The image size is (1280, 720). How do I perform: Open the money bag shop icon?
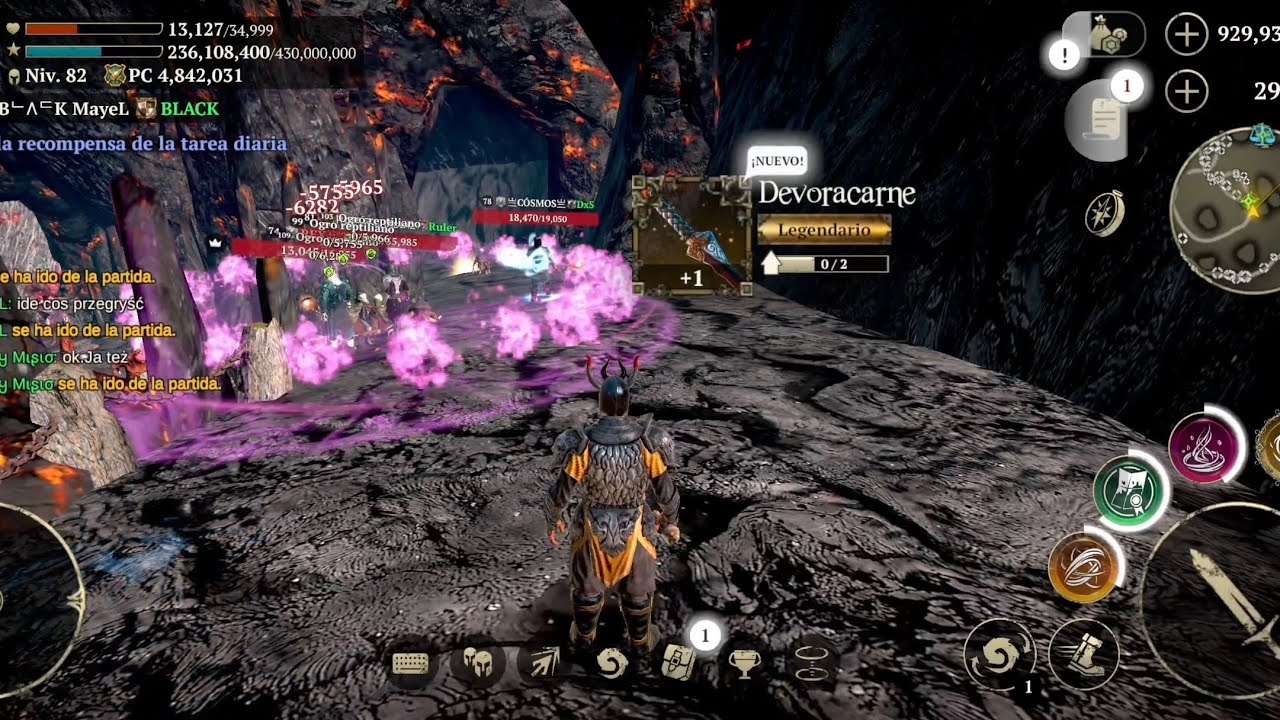[1104, 35]
